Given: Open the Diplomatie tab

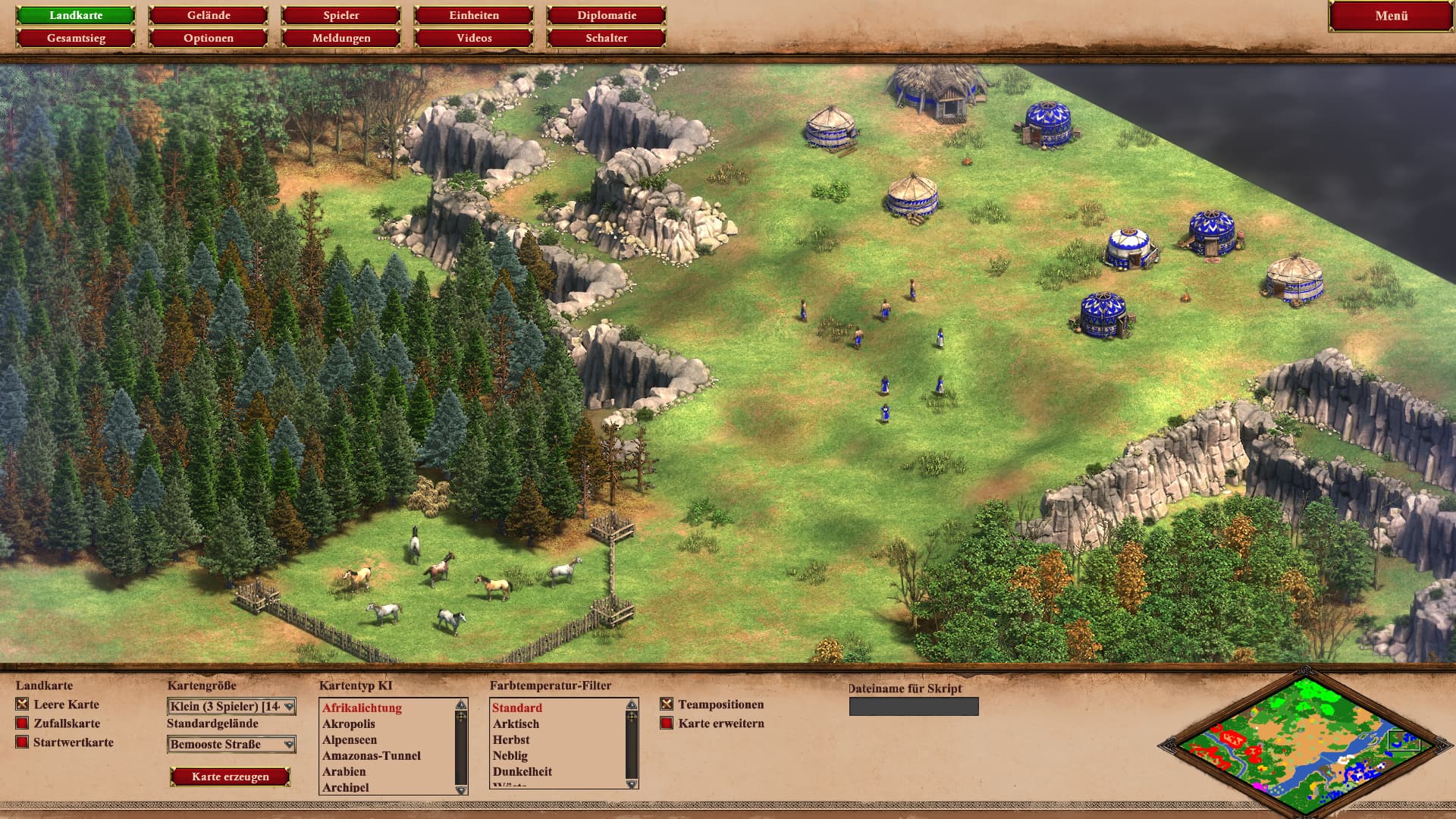Looking at the screenshot, I should tap(607, 15).
